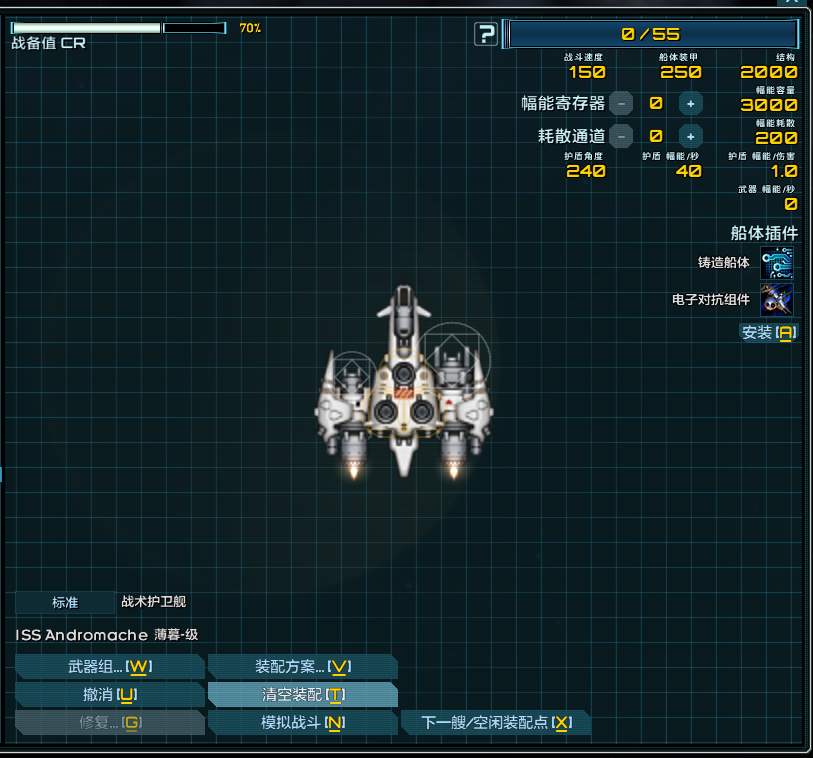Choose 清空装配 to strip the loadout
Viewport: 813px width, 758px height.
click(x=302, y=694)
